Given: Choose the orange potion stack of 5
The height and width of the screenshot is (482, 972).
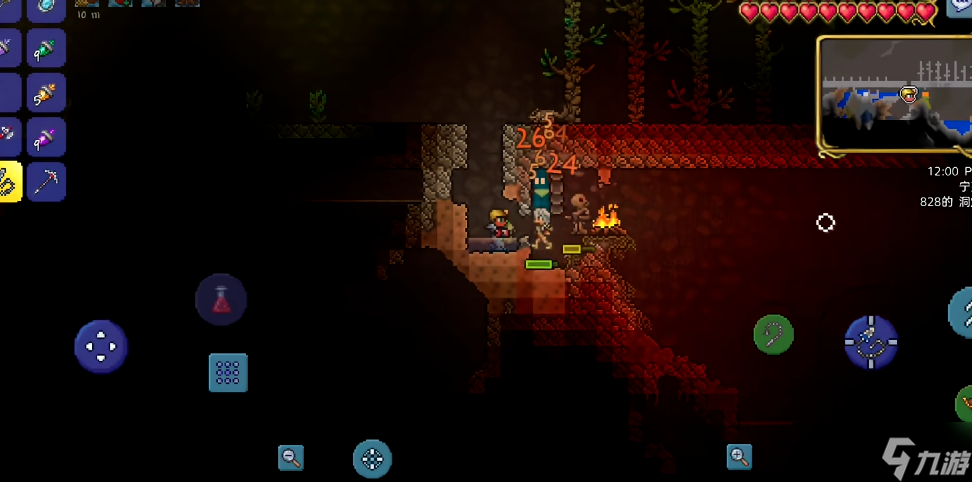Looking at the screenshot, I should 46,93.
